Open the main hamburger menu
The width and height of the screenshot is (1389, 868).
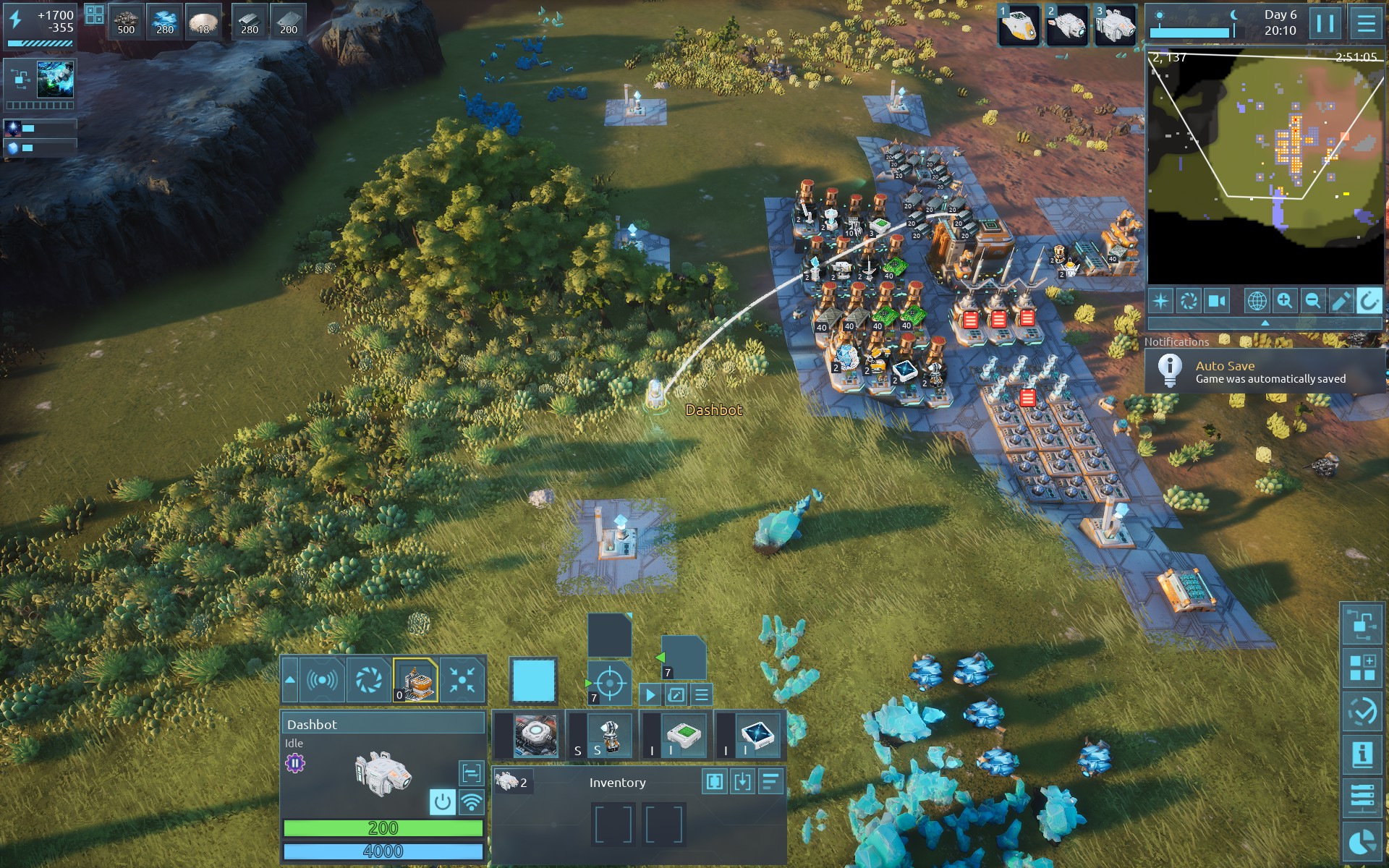click(x=1366, y=24)
